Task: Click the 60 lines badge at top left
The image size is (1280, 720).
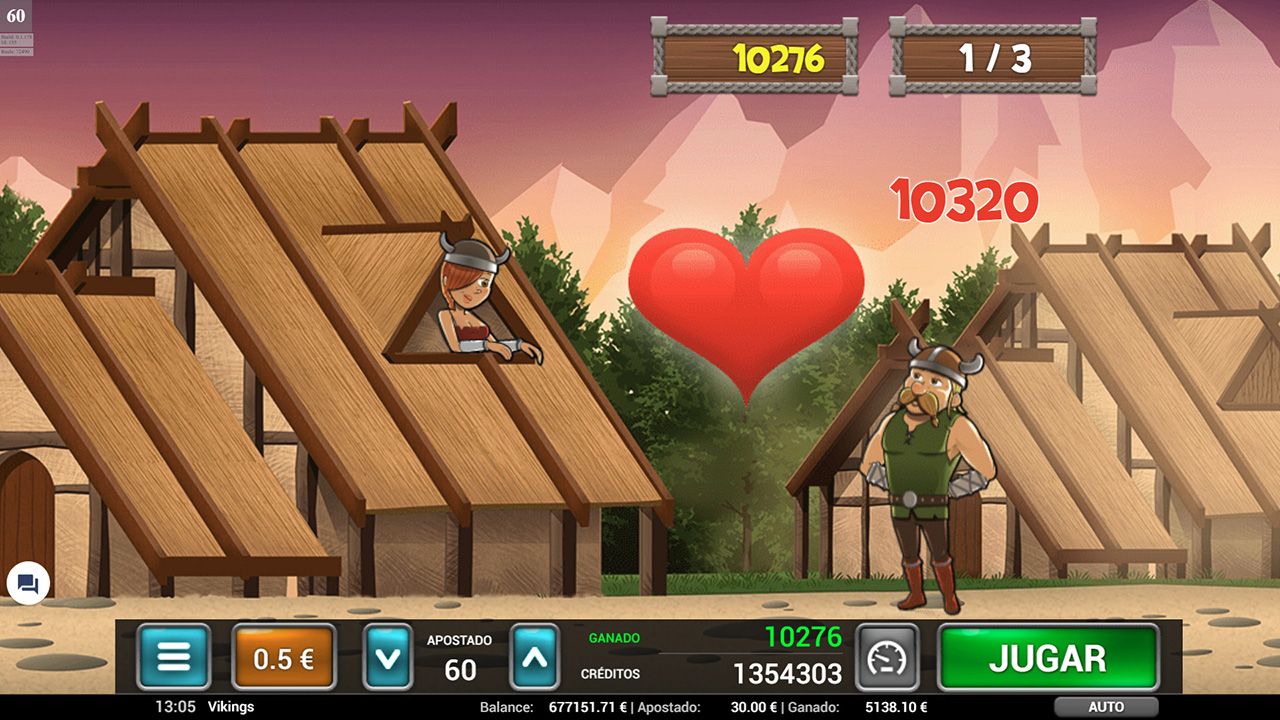Action: 15,15
